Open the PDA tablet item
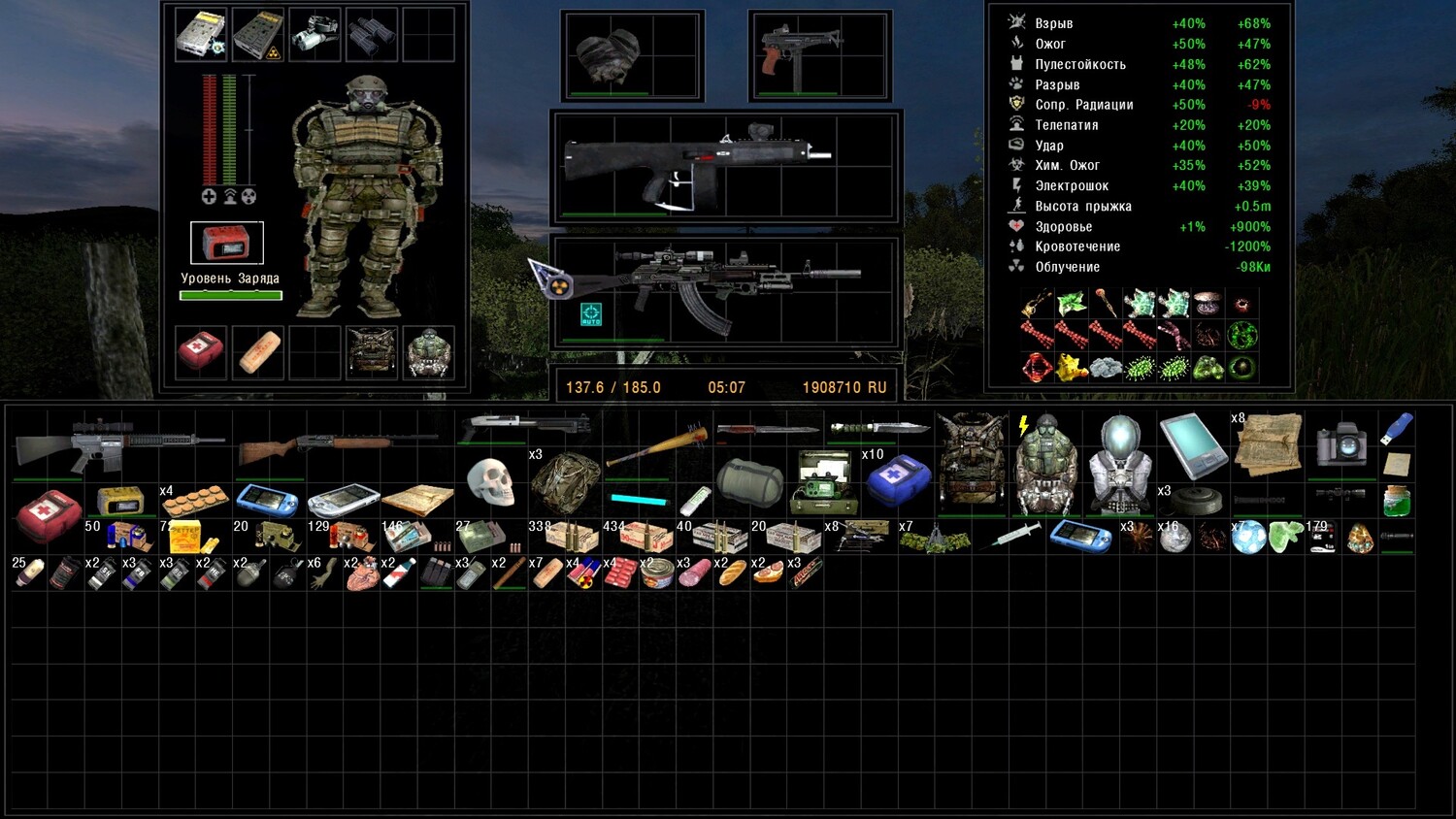The height and width of the screenshot is (819, 1456). coord(1192,444)
